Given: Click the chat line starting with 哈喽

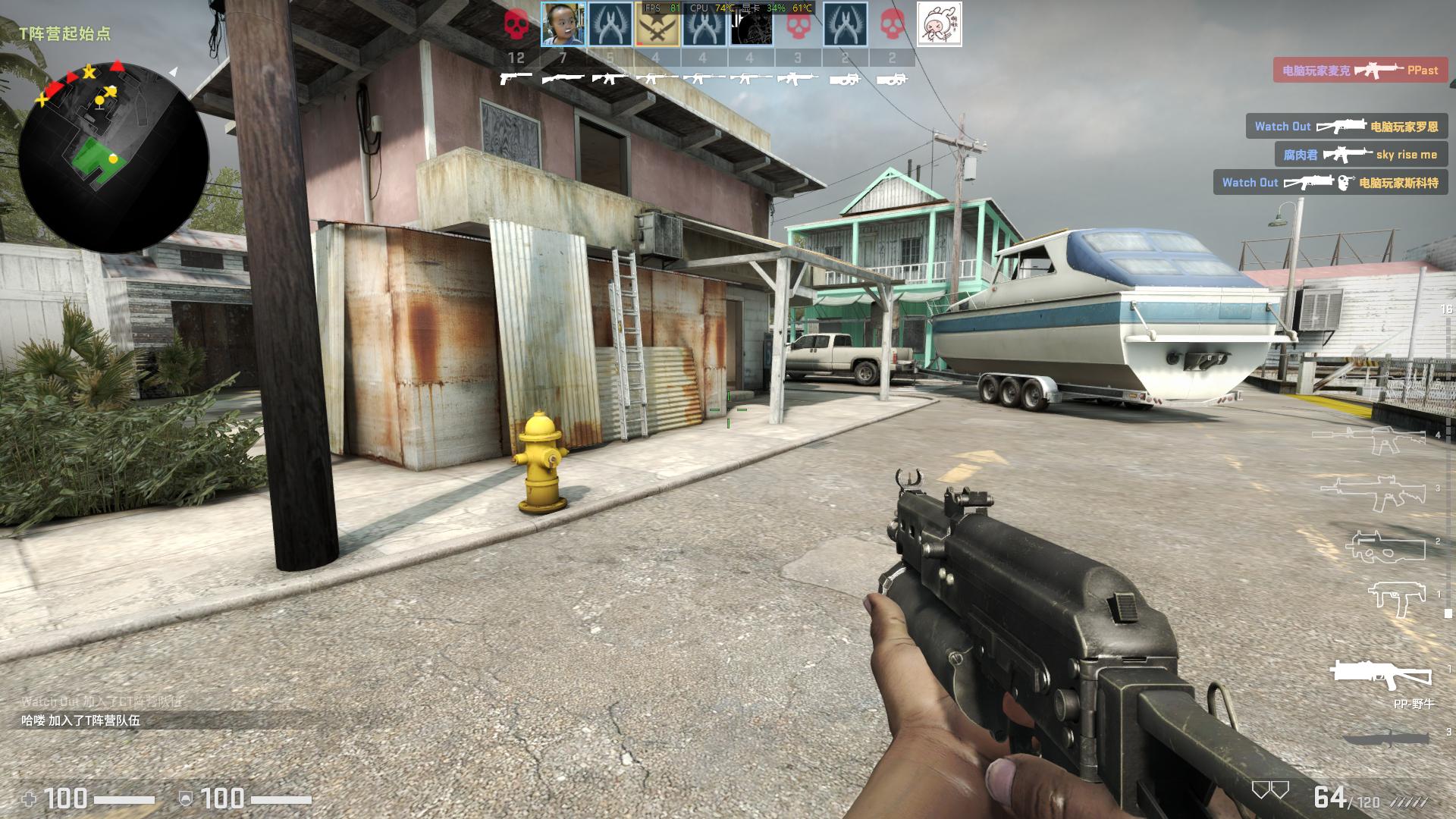Looking at the screenshot, I should 81,721.
